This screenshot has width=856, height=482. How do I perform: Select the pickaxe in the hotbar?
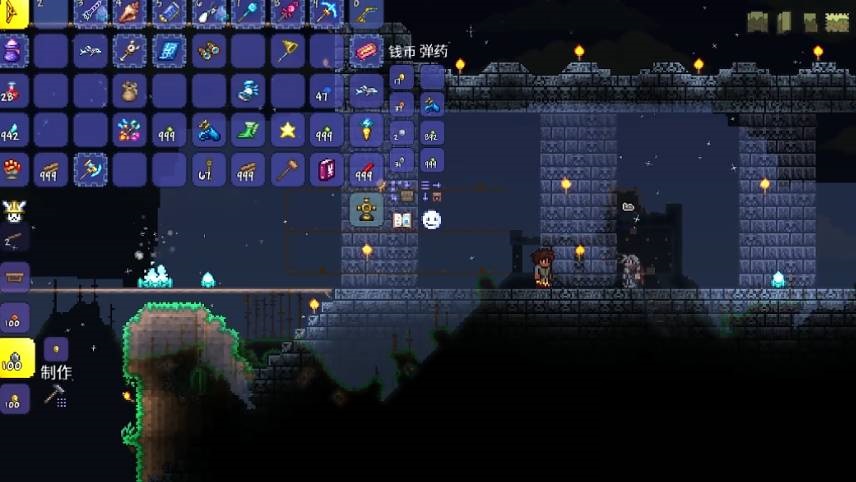[x=327, y=12]
